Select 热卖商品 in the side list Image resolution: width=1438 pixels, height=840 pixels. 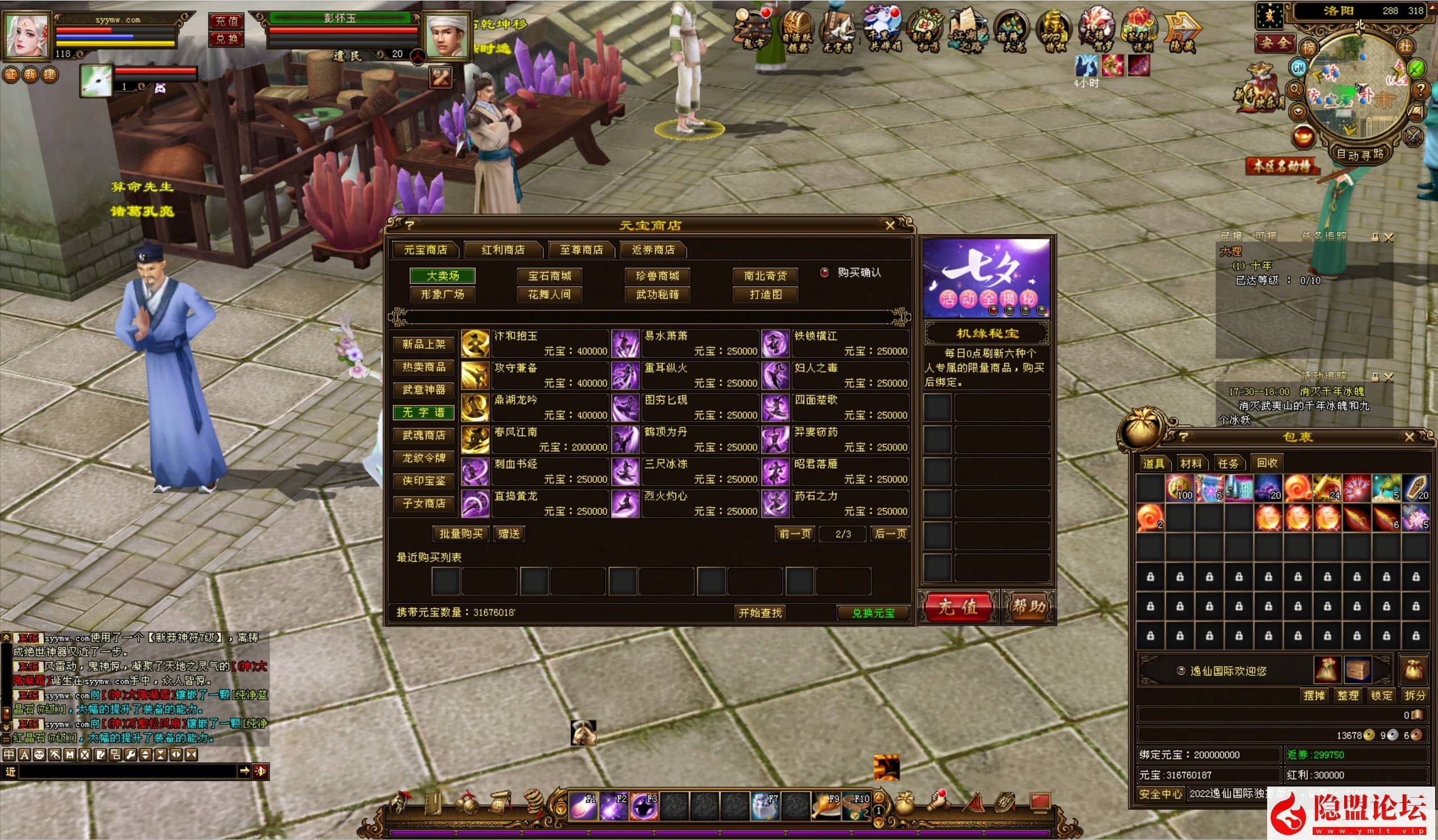coord(423,367)
